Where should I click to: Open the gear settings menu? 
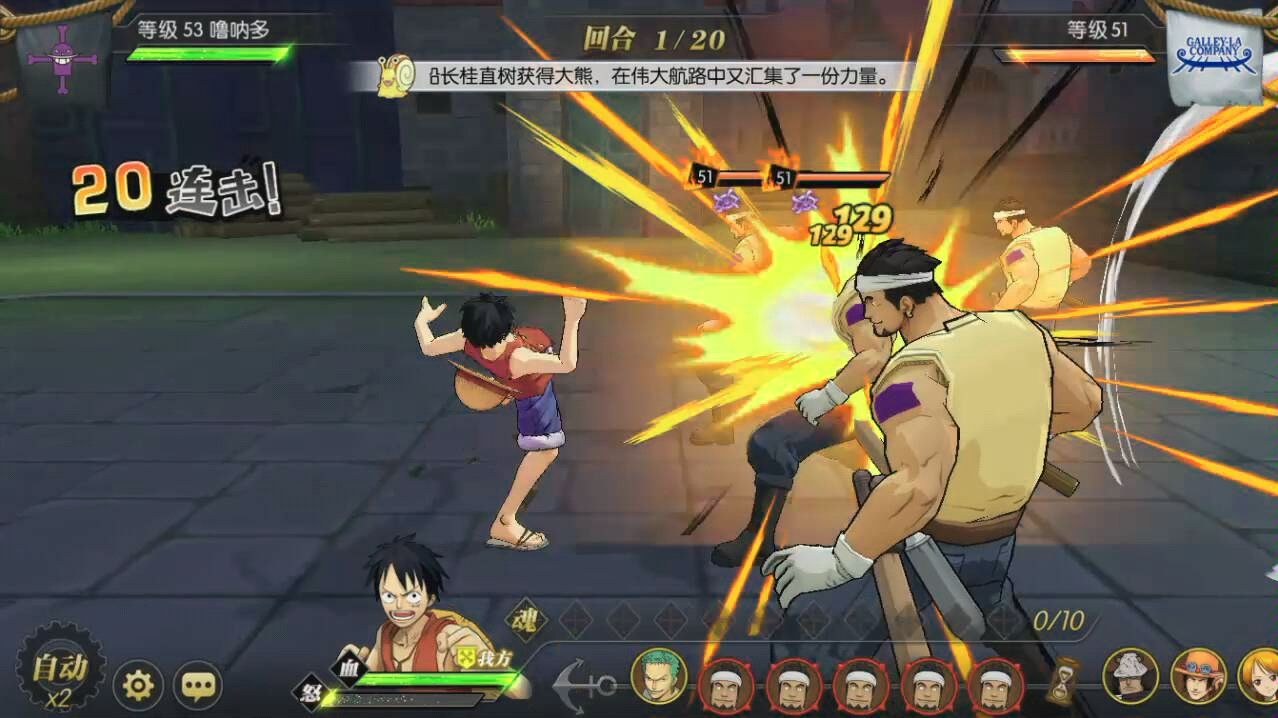tap(138, 685)
